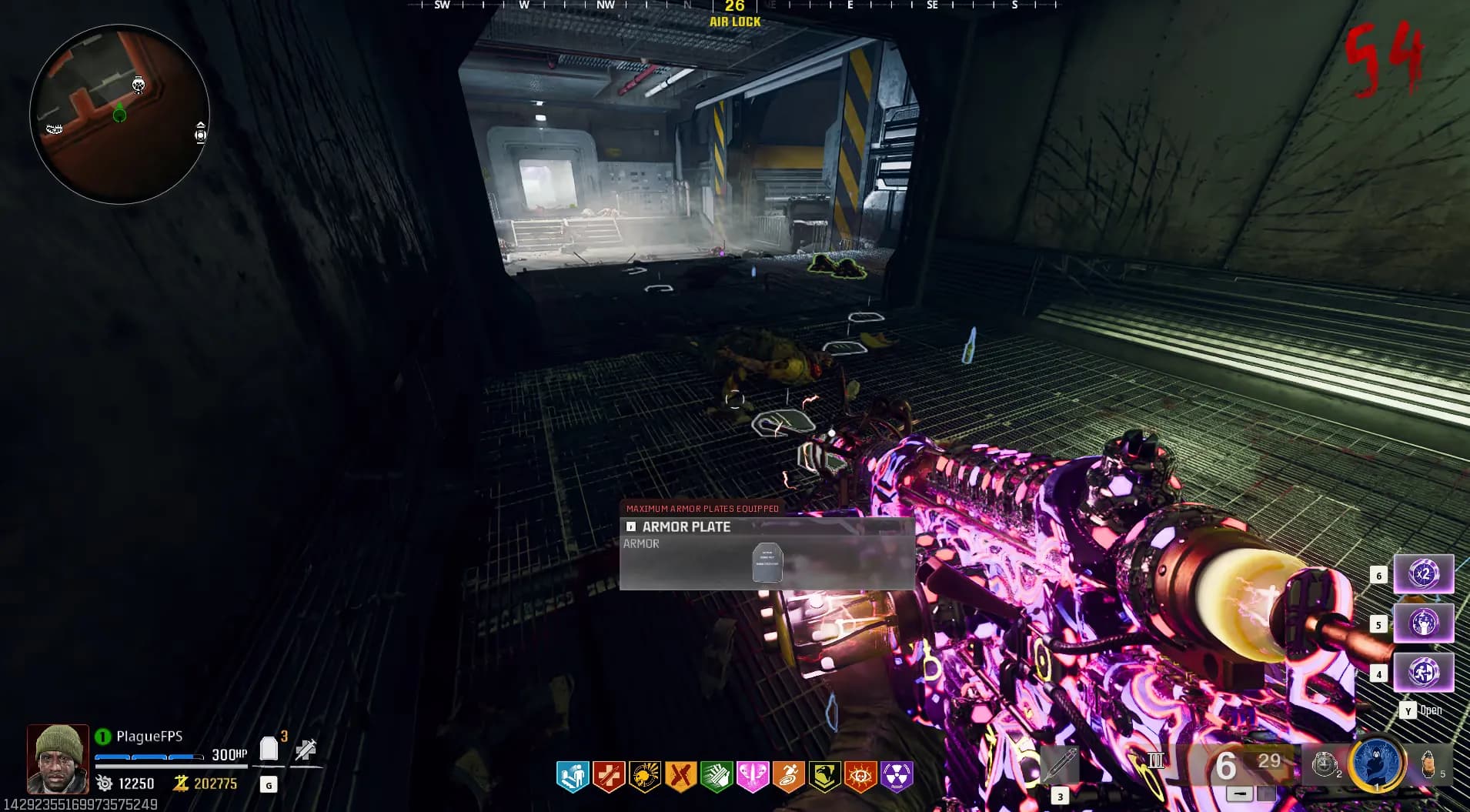1470x812 pixels.
Task: Click the blue hooded figure field upgrade
Action: tap(1377, 763)
